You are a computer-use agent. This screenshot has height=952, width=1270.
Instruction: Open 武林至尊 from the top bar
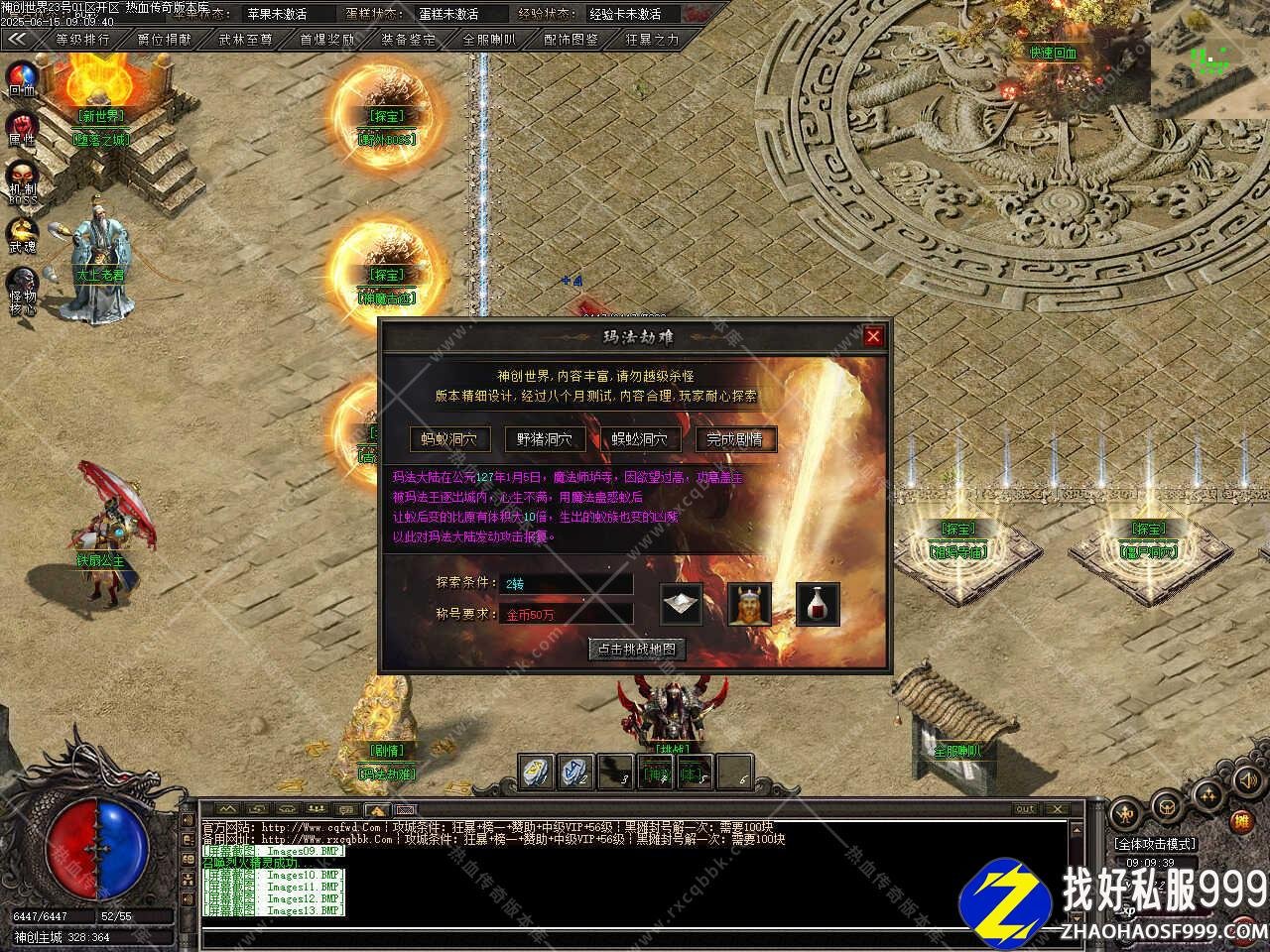(x=245, y=40)
